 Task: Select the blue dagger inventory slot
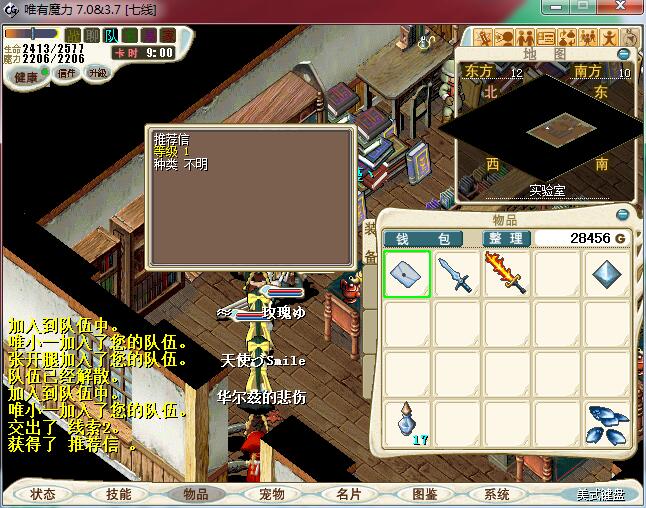pyautogui.click(x=457, y=274)
